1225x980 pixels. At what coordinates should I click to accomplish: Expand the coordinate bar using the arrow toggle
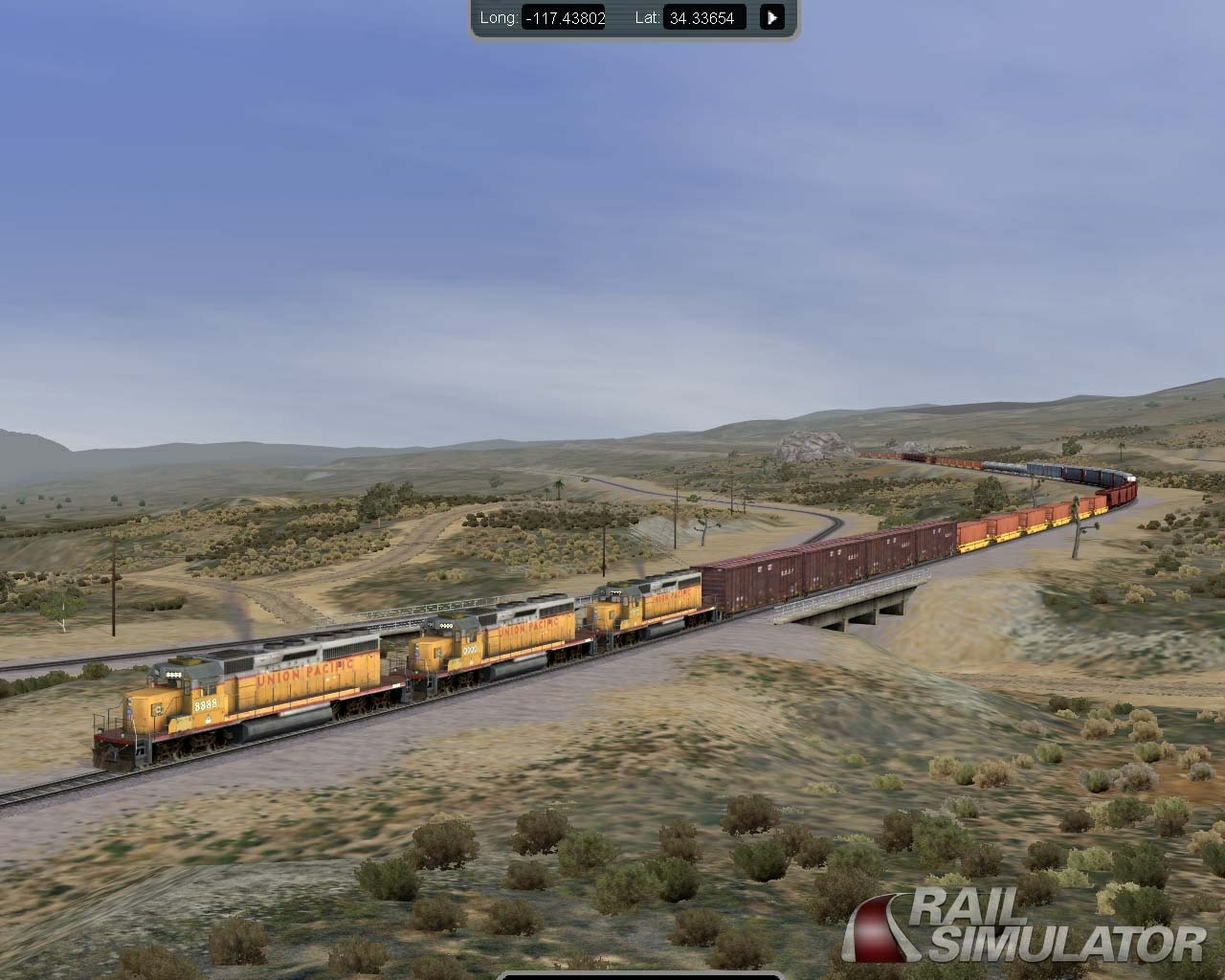[x=771, y=16]
